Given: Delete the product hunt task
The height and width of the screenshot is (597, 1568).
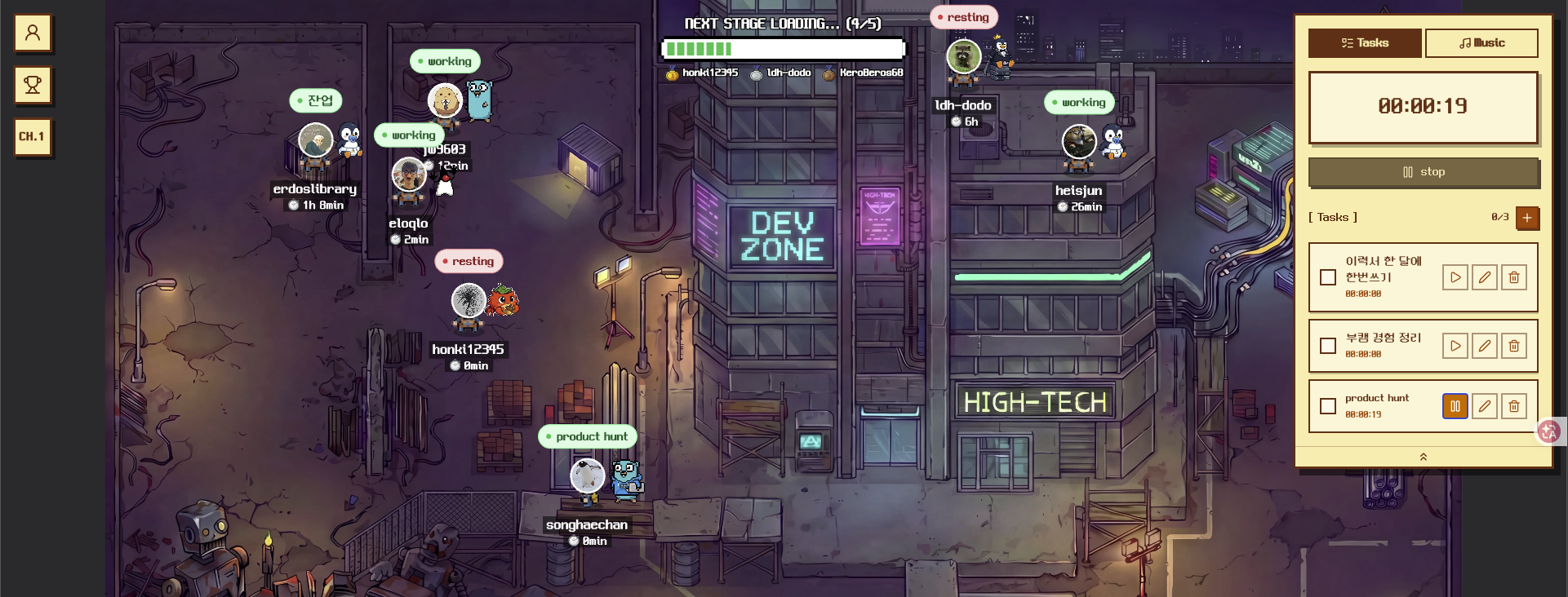Looking at the screenshot, I should (1514, 406).
